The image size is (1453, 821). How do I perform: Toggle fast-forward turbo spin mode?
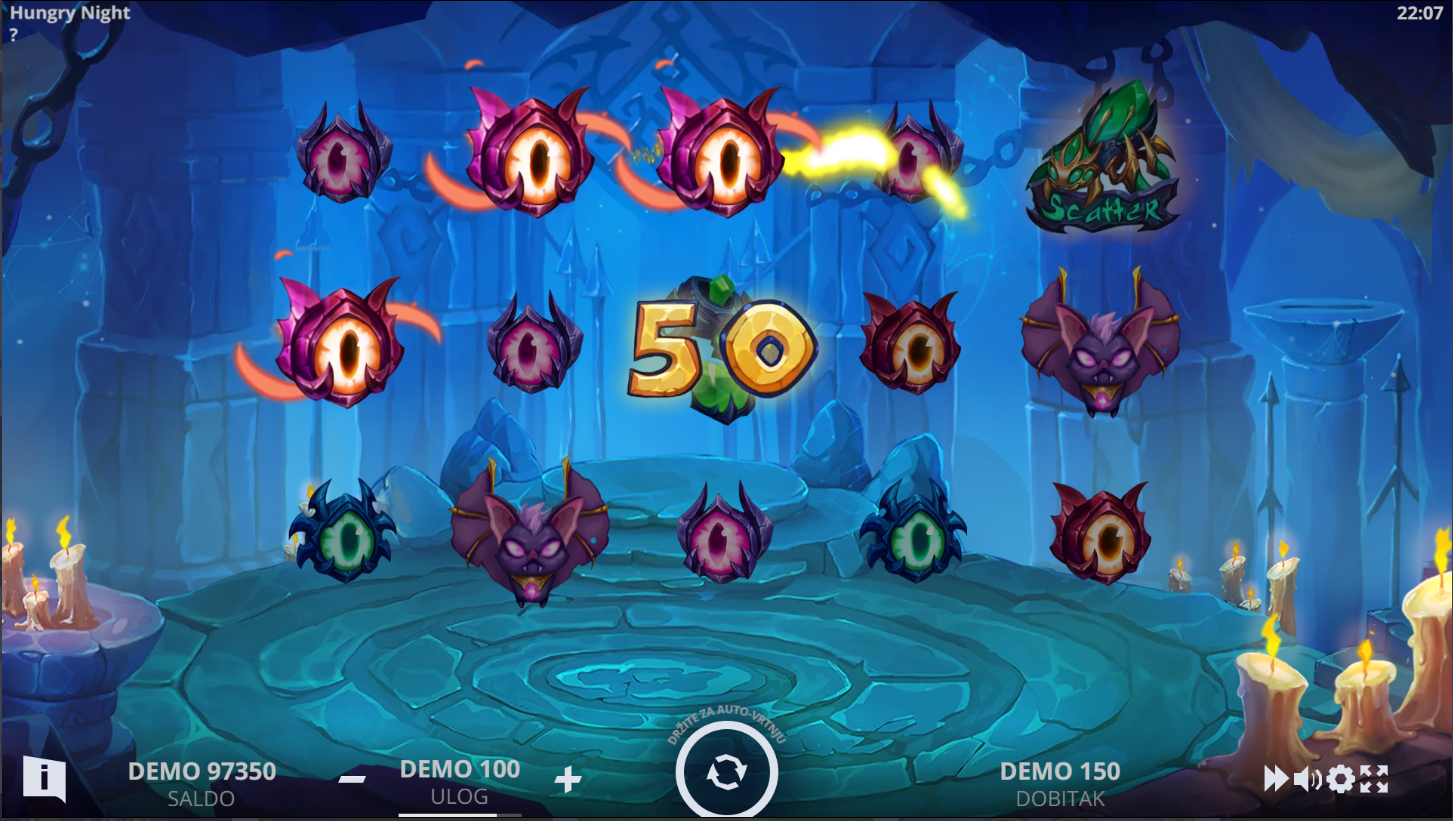(1276, 779)
